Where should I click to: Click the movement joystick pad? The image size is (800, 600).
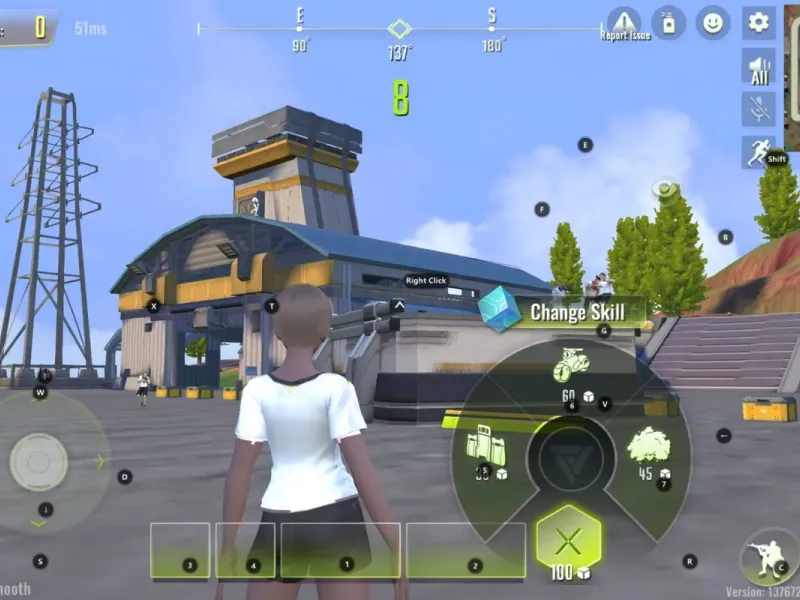pyautogui.click(x=40, y=462)
